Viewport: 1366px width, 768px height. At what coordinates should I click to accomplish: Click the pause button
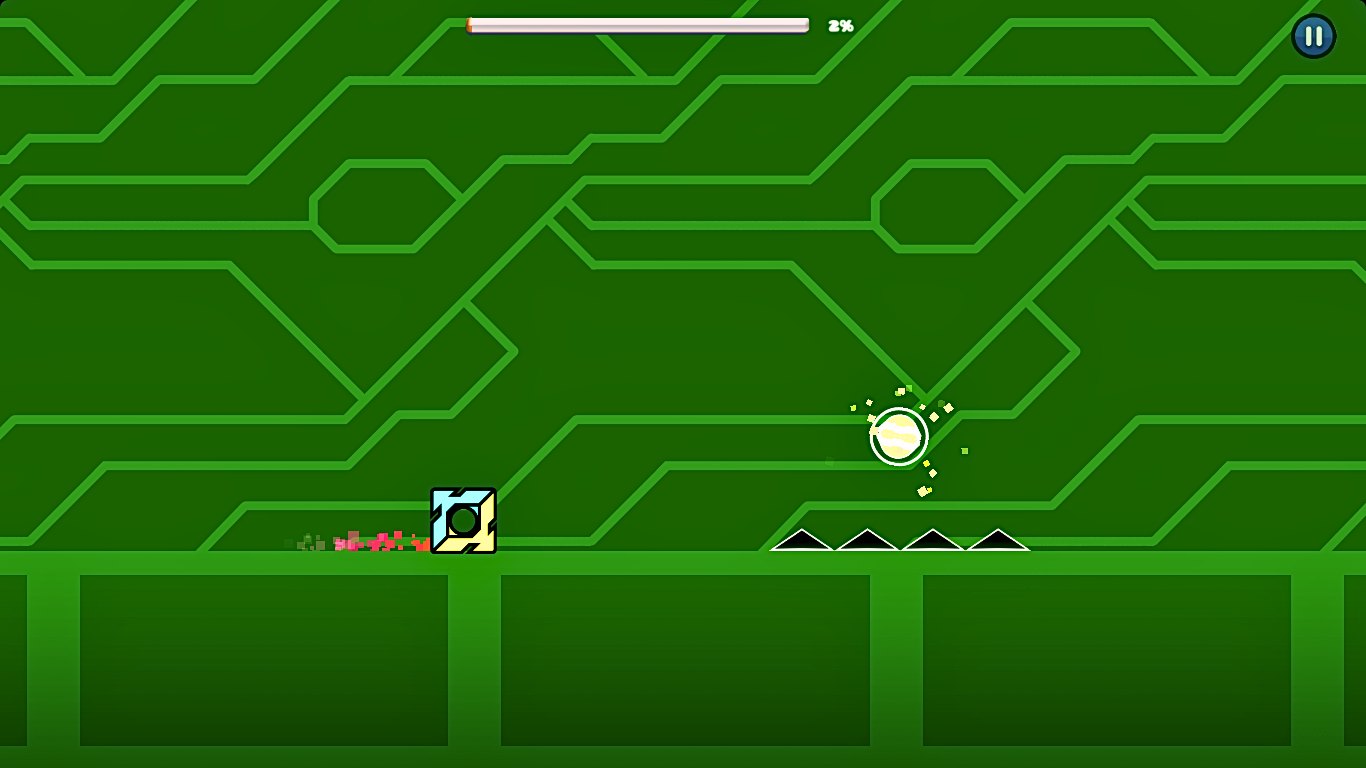point(1314,36)
